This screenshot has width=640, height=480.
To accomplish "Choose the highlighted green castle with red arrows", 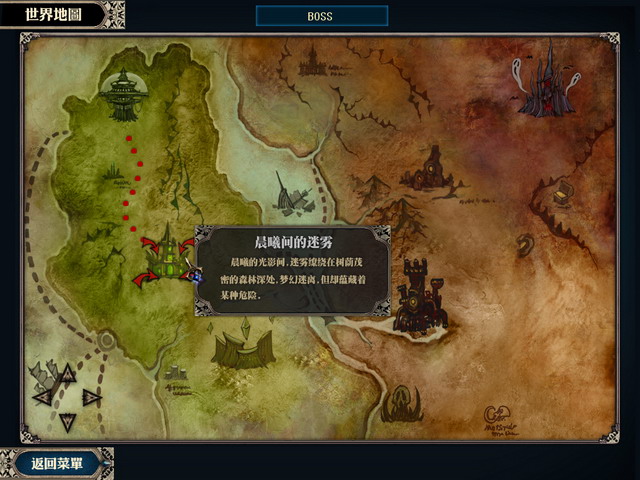I will click(x=167, y=262).
